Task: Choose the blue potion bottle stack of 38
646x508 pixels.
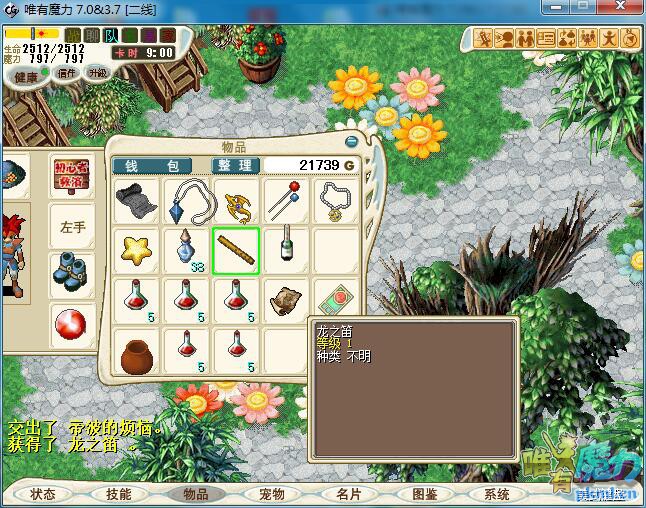Action: [x=186, y=250]
